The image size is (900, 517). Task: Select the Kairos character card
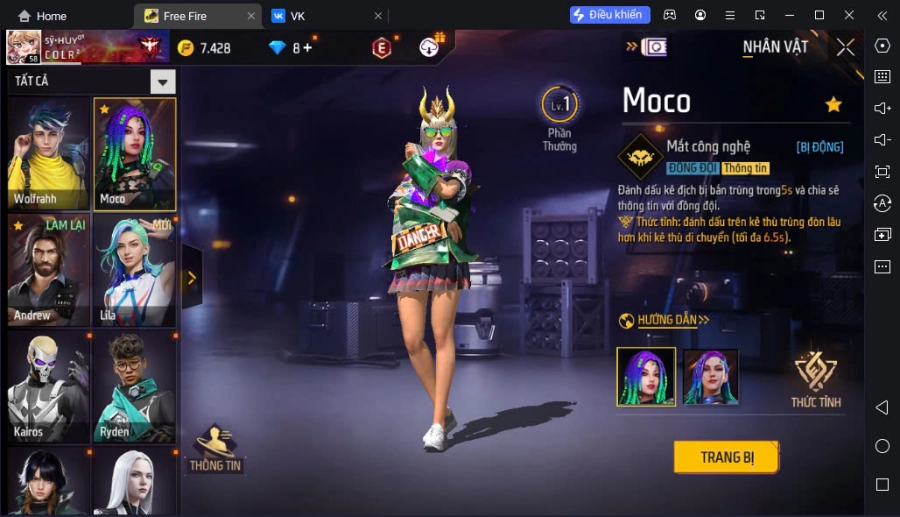(48, 386)
